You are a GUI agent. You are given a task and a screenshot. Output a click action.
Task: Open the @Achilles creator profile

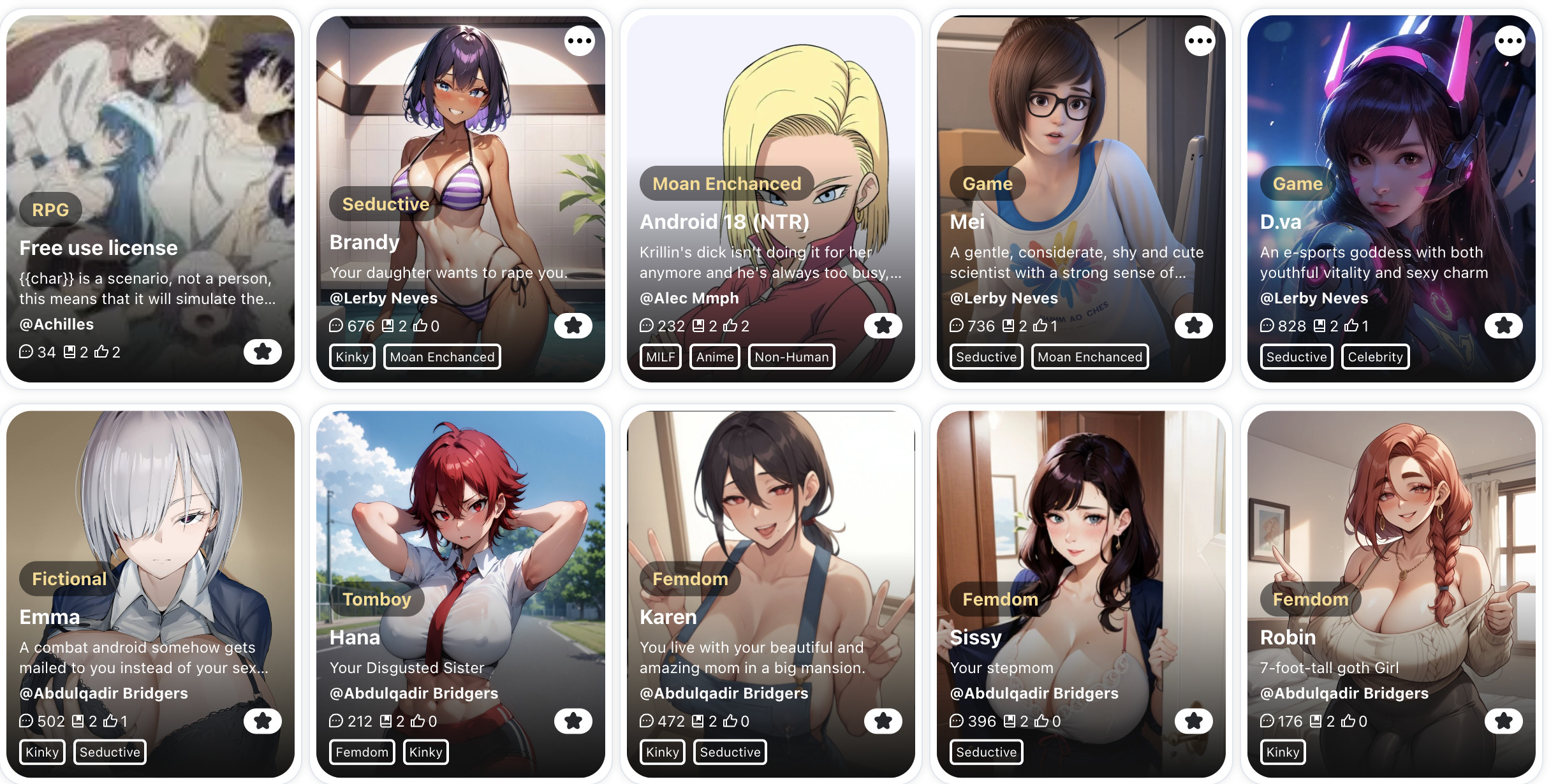pyautogui.click(x=57, y=324)
